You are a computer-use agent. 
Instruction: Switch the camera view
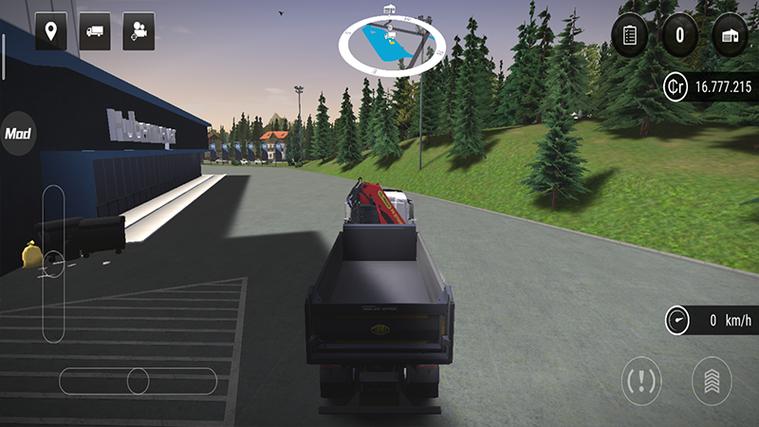[139, 31]
